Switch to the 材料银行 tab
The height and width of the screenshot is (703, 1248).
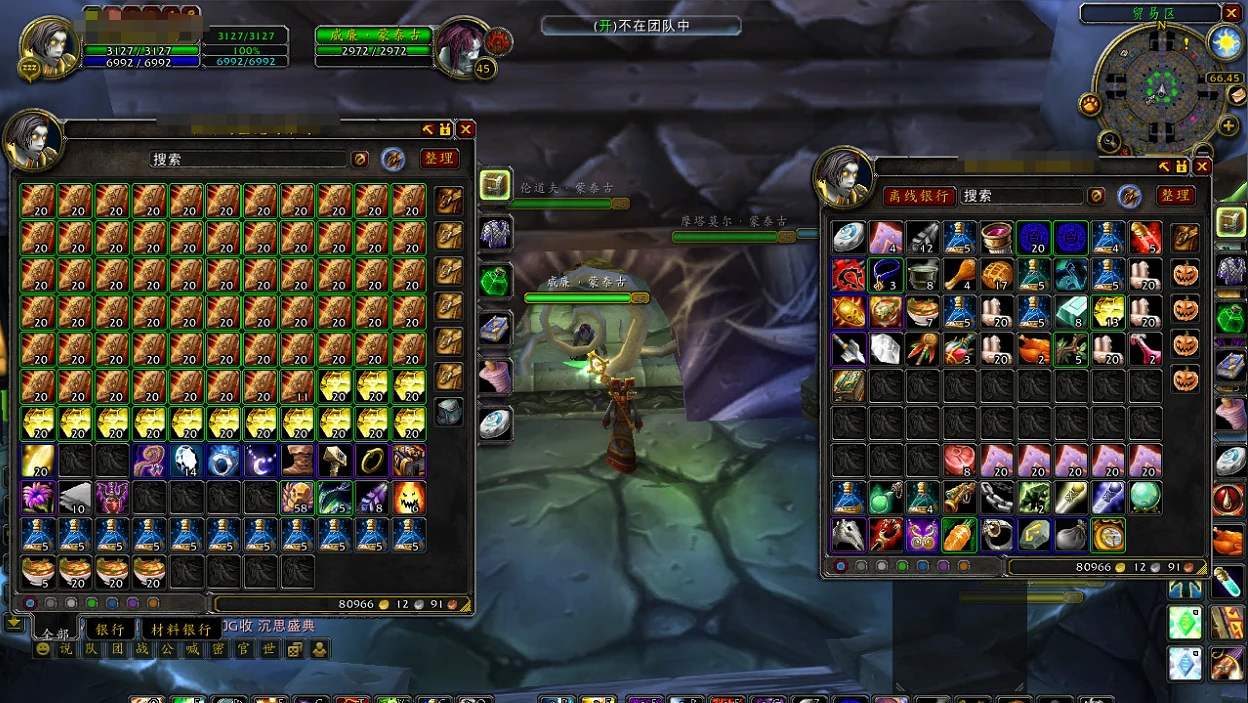[x=181, y=629]
